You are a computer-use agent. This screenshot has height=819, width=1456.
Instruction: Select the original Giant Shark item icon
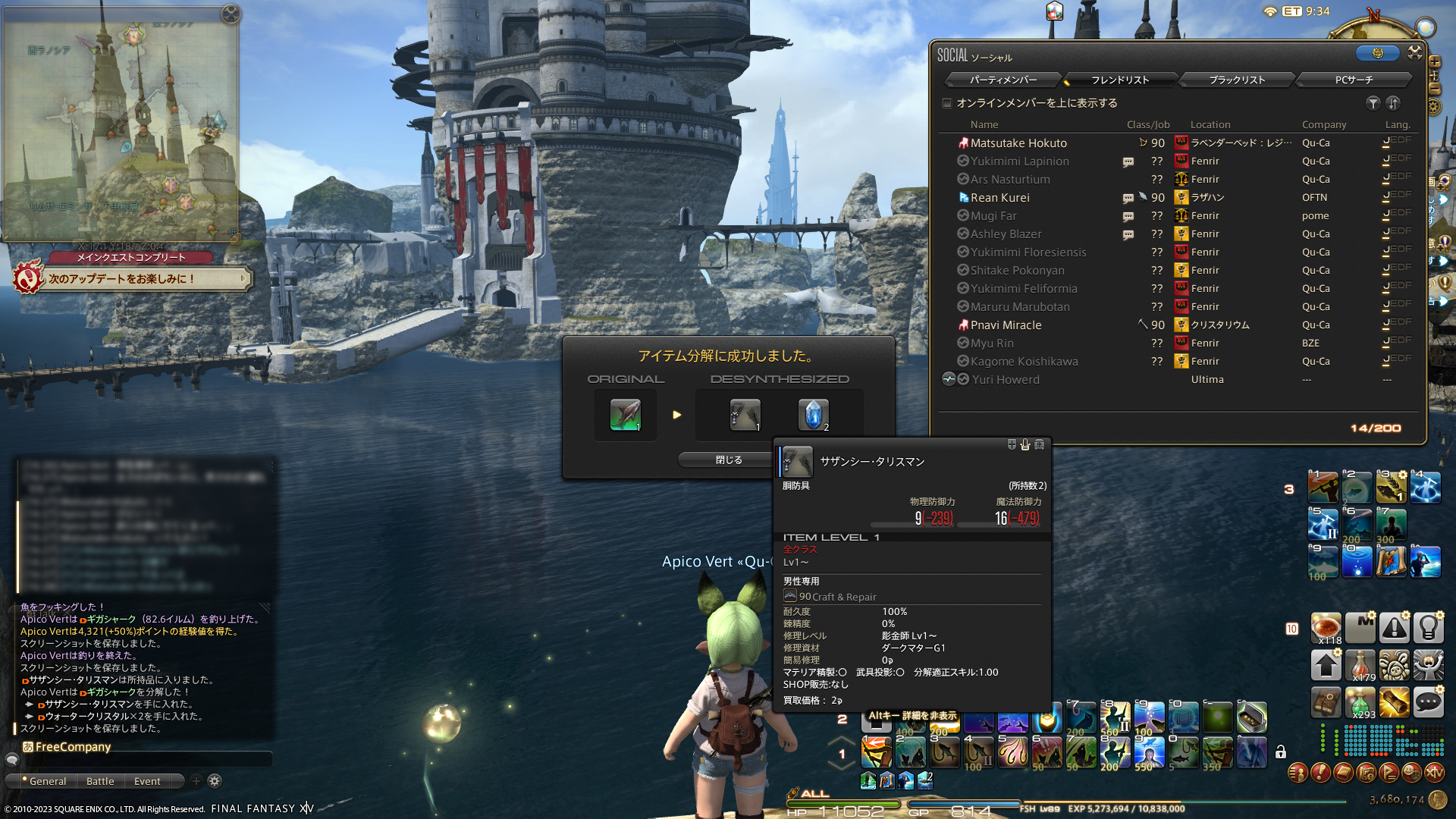pos(625,415)
